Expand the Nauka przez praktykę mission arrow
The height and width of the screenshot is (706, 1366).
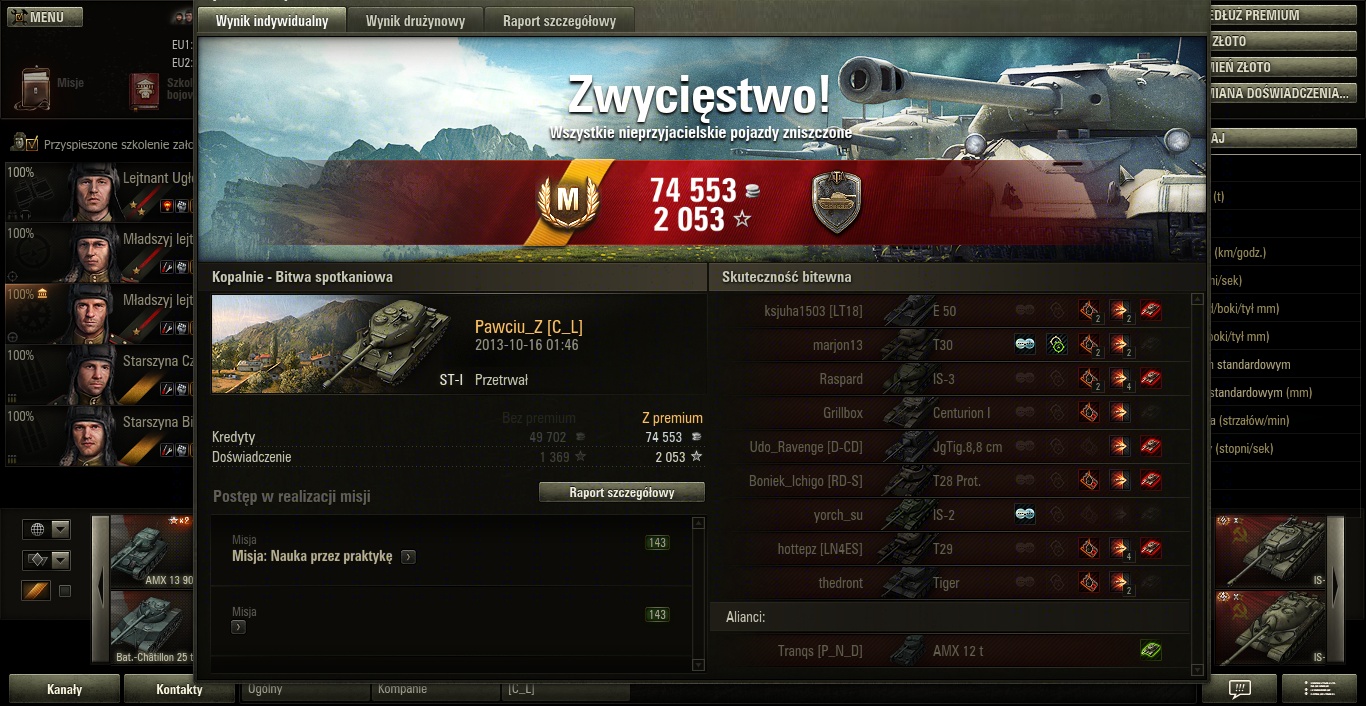click(x=408, y=557)
